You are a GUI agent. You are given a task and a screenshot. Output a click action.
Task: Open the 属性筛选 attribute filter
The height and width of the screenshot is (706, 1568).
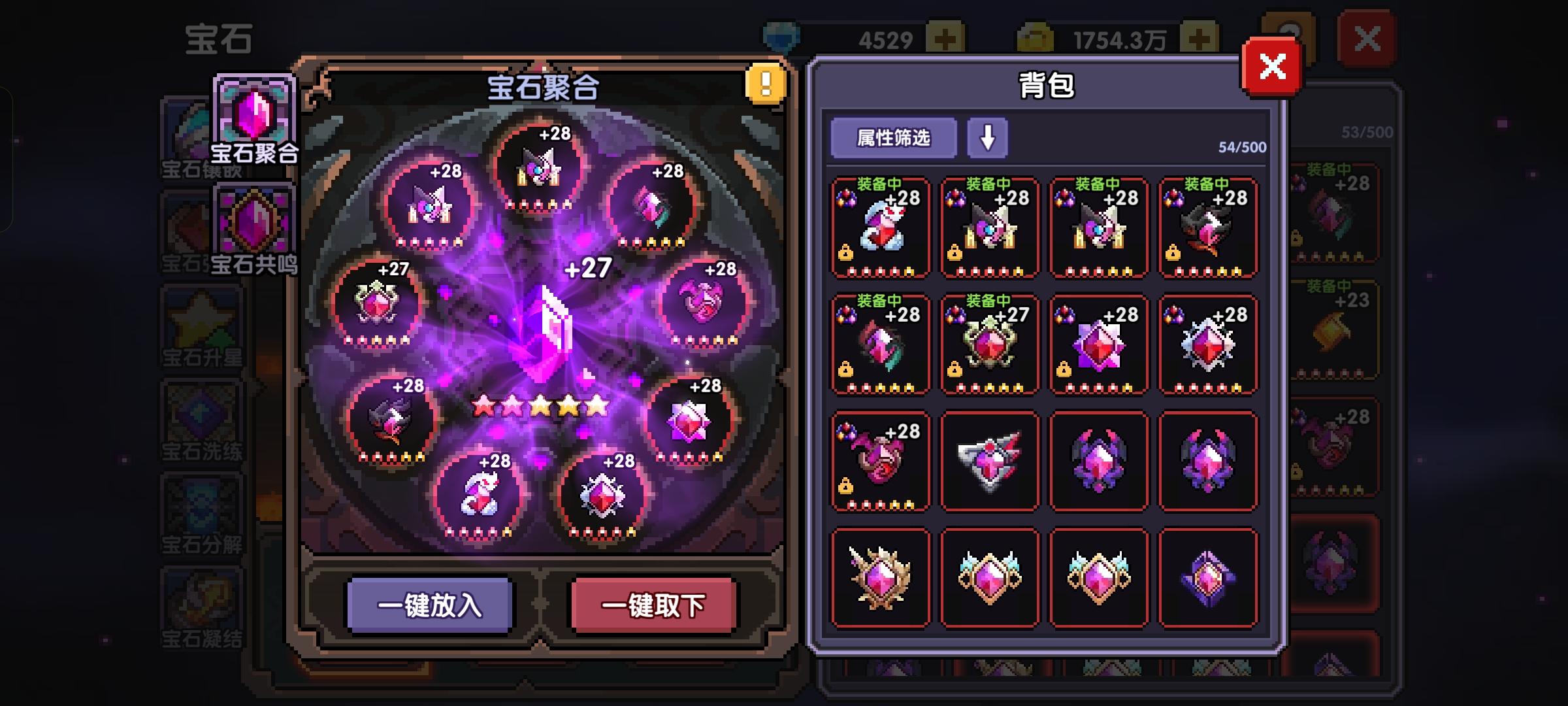[x=893, y=138]
